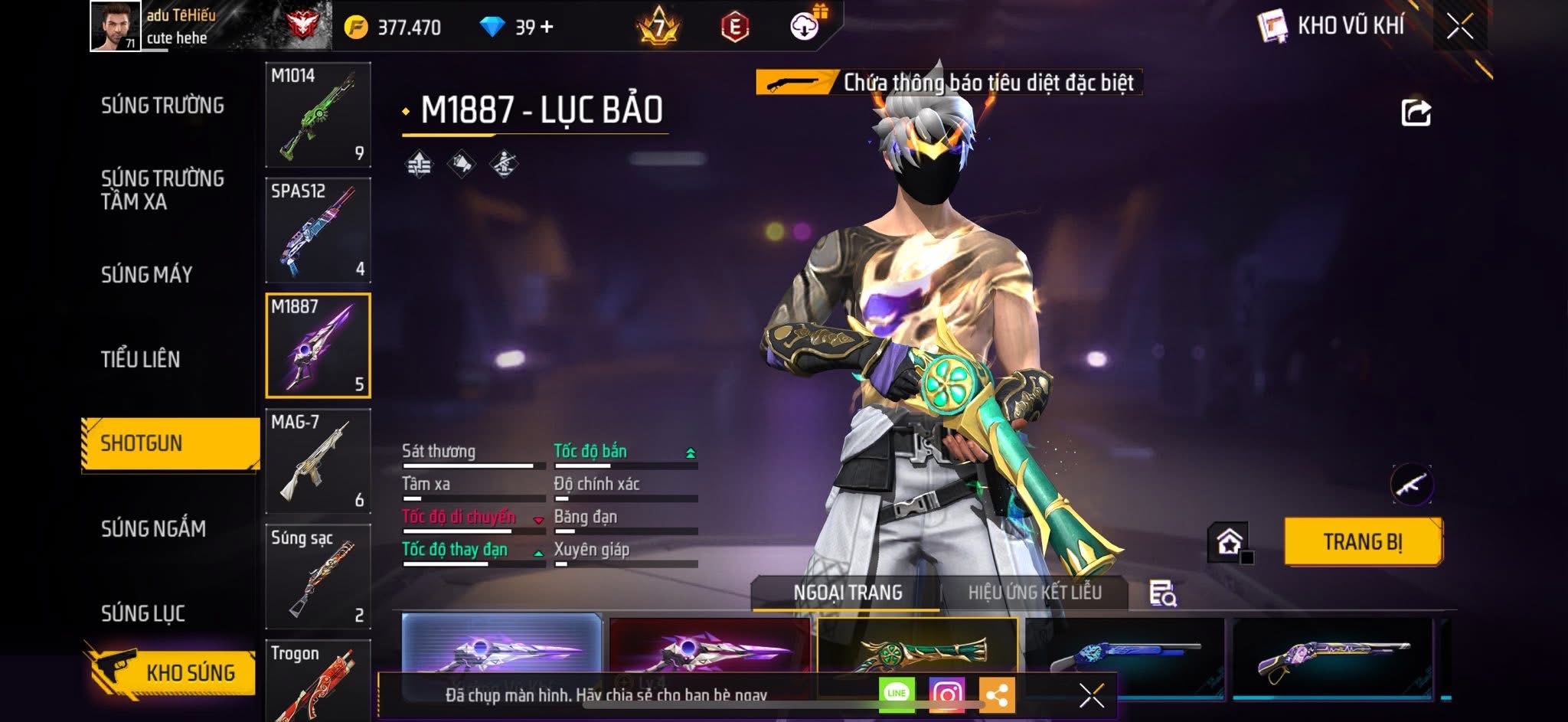Screen dimensions: 1568x722
Task: Pick the Súng sạc weapon tile
Action: (318, 577)
